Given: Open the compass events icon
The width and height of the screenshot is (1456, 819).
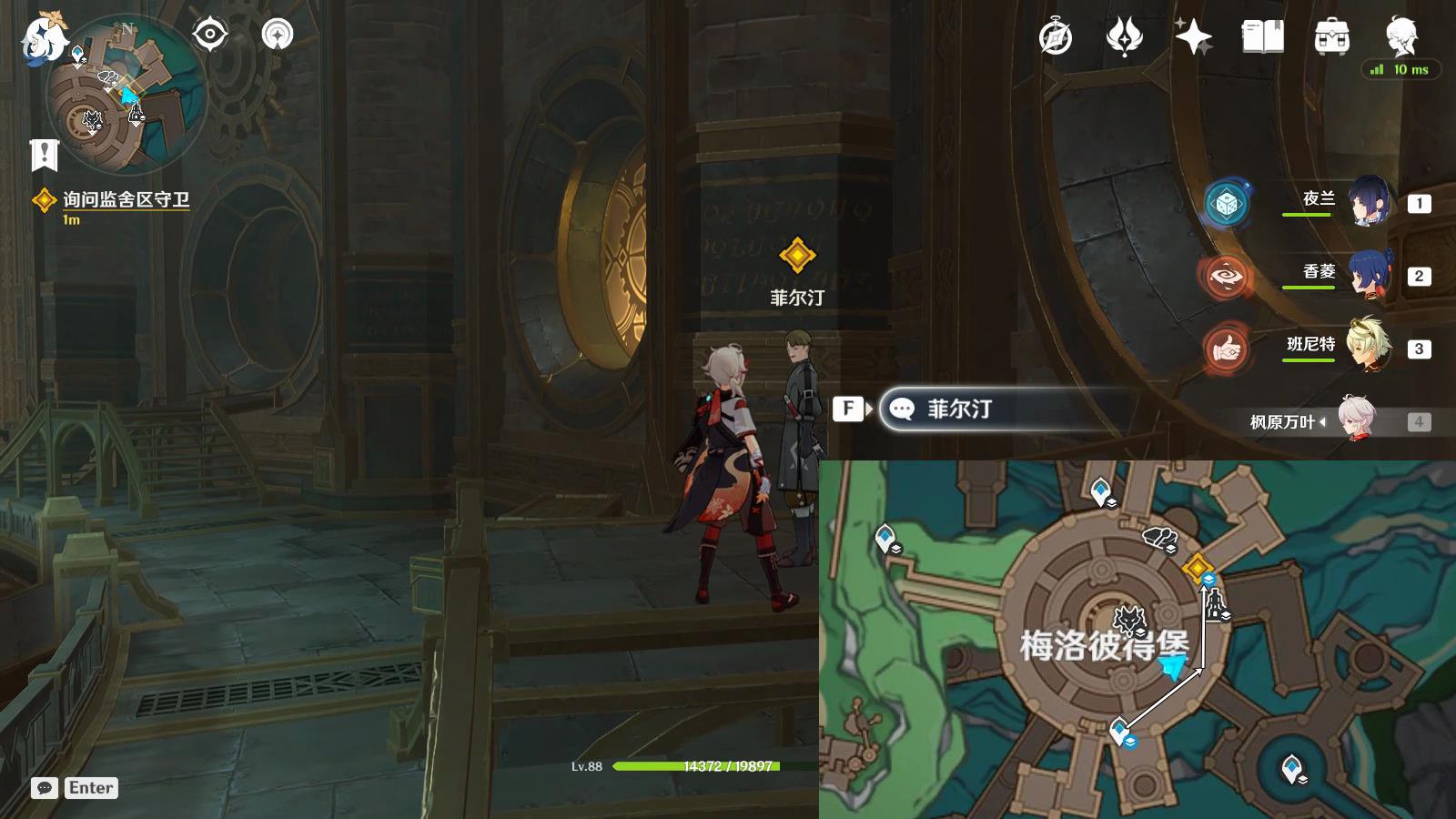Looking at the screenshot, I should [x=1056, y=38].
